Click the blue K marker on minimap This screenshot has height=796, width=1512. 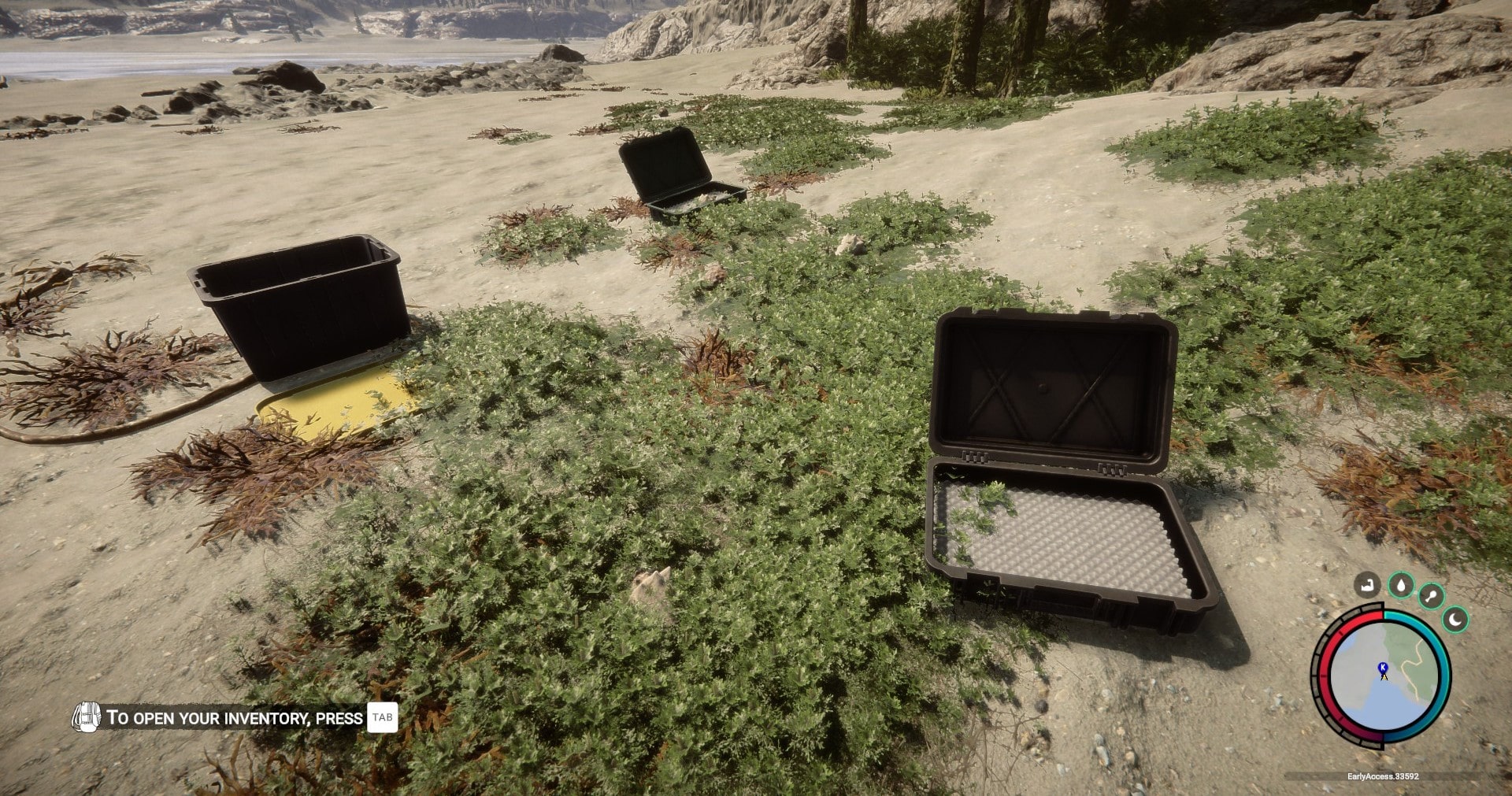(1383, 668)
